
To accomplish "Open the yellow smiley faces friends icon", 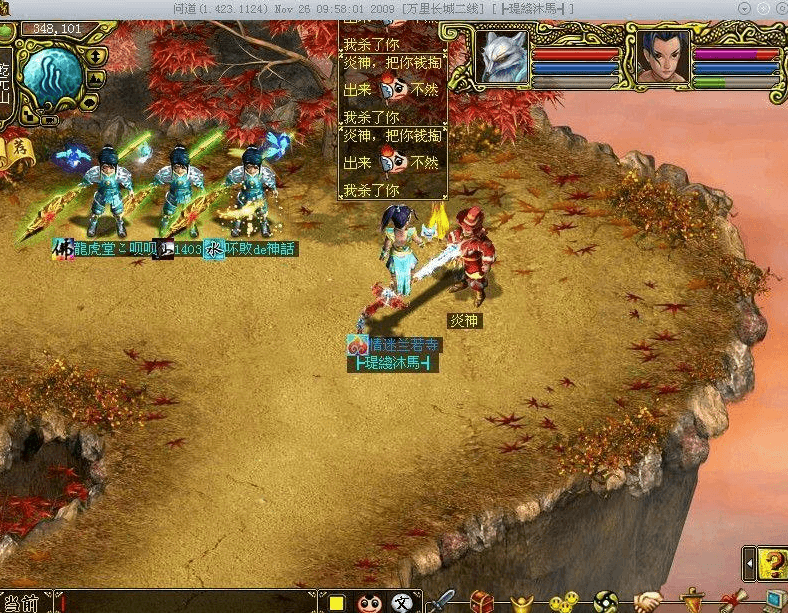I will pyautogui.click(x=564, y=601).
